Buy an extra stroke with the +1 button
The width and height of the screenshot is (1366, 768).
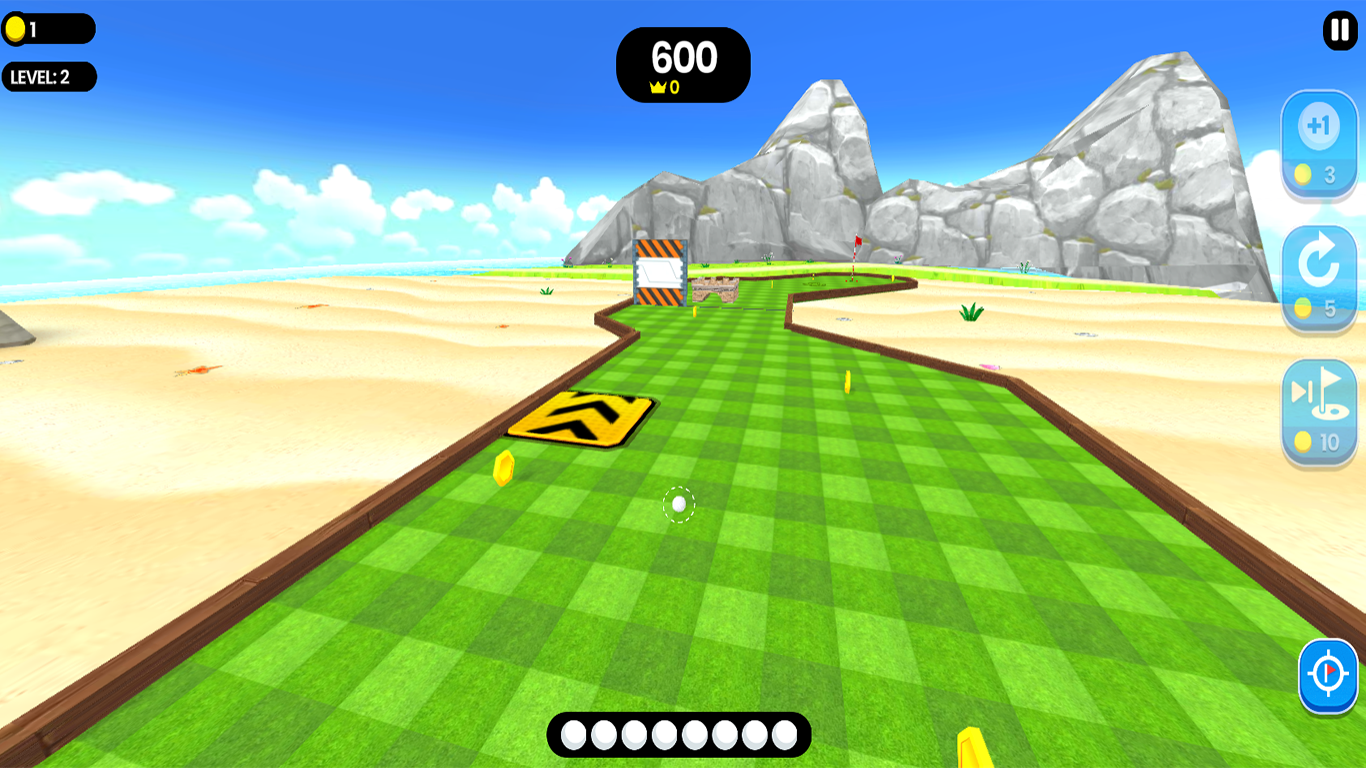[x=1320, y=125]
